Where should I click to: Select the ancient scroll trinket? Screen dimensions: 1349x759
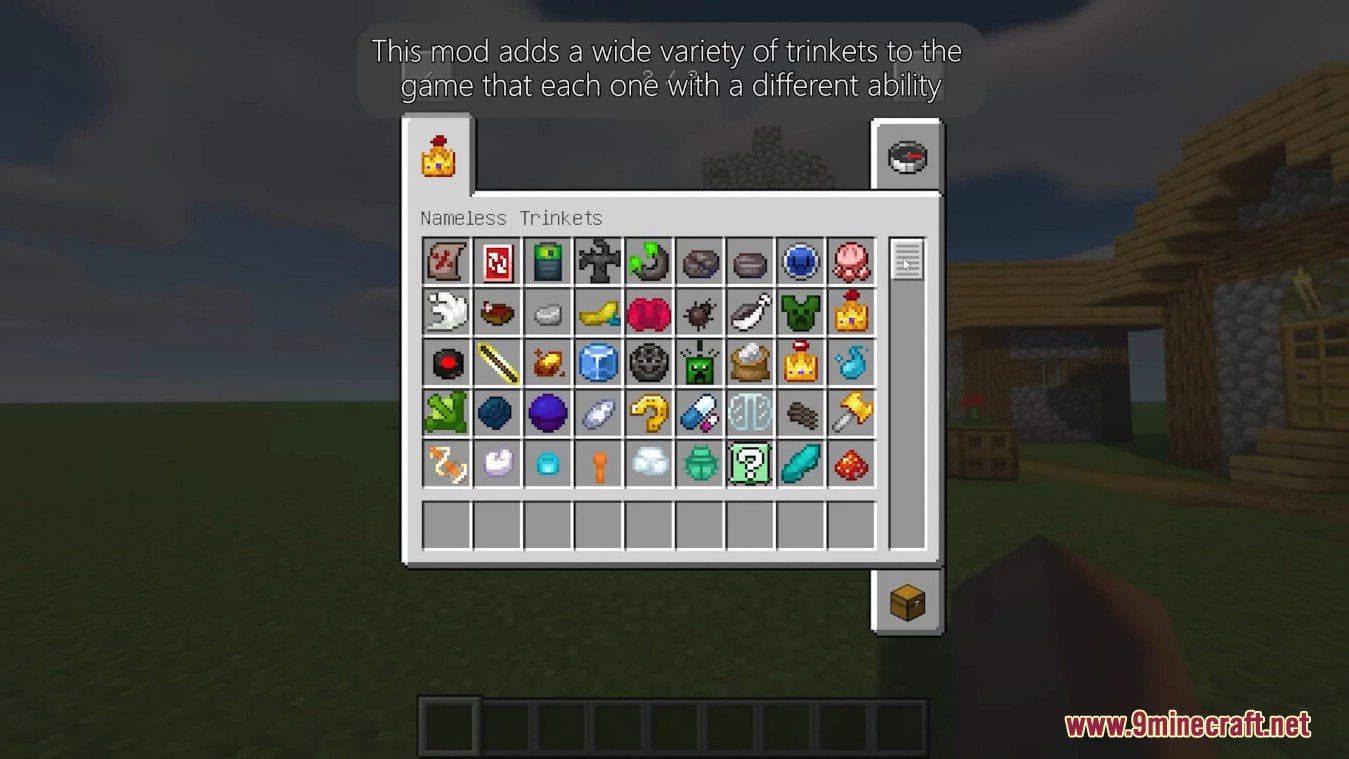point(446,262)
